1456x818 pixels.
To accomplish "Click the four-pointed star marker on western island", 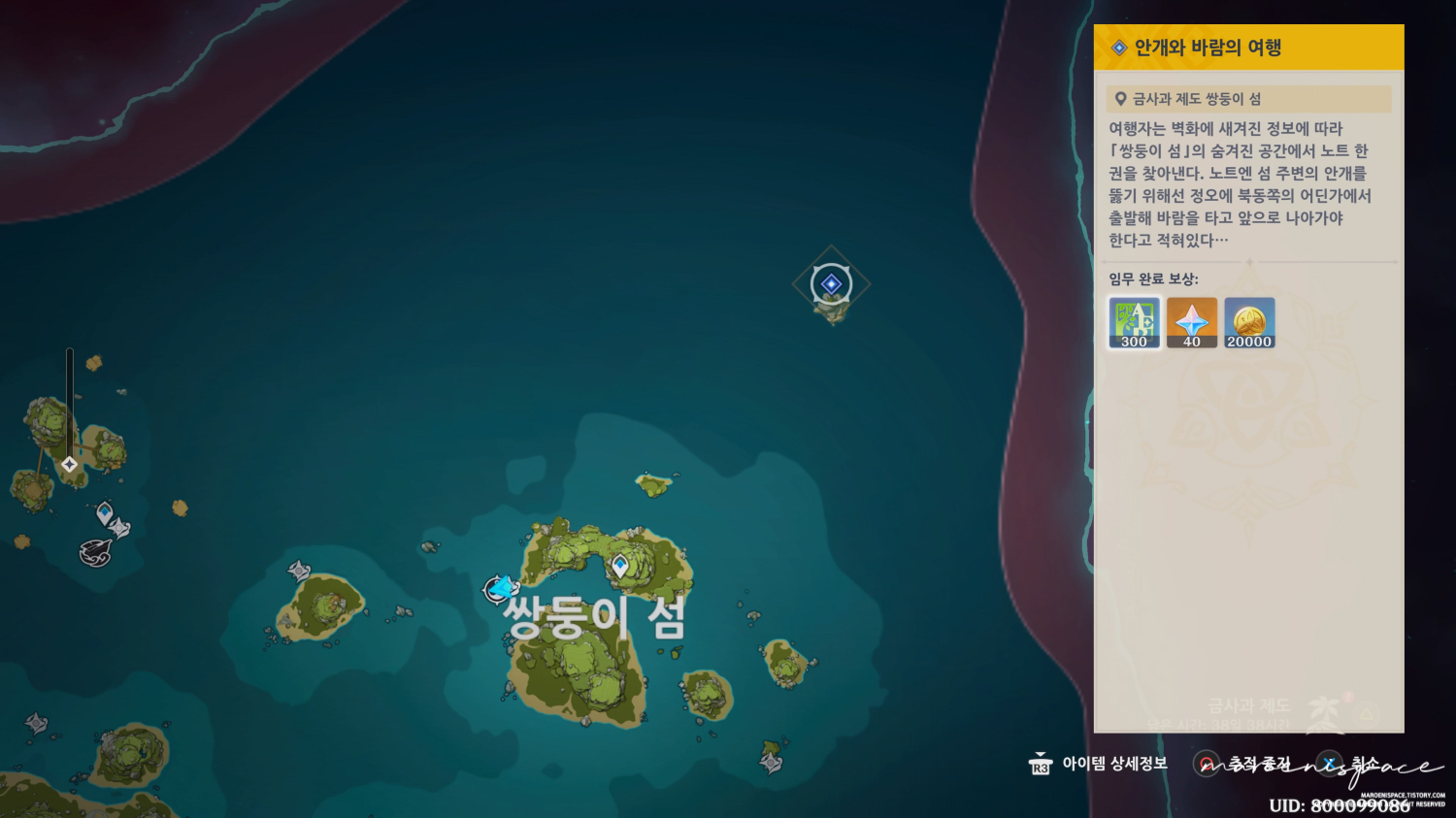I will click(69, 464).
